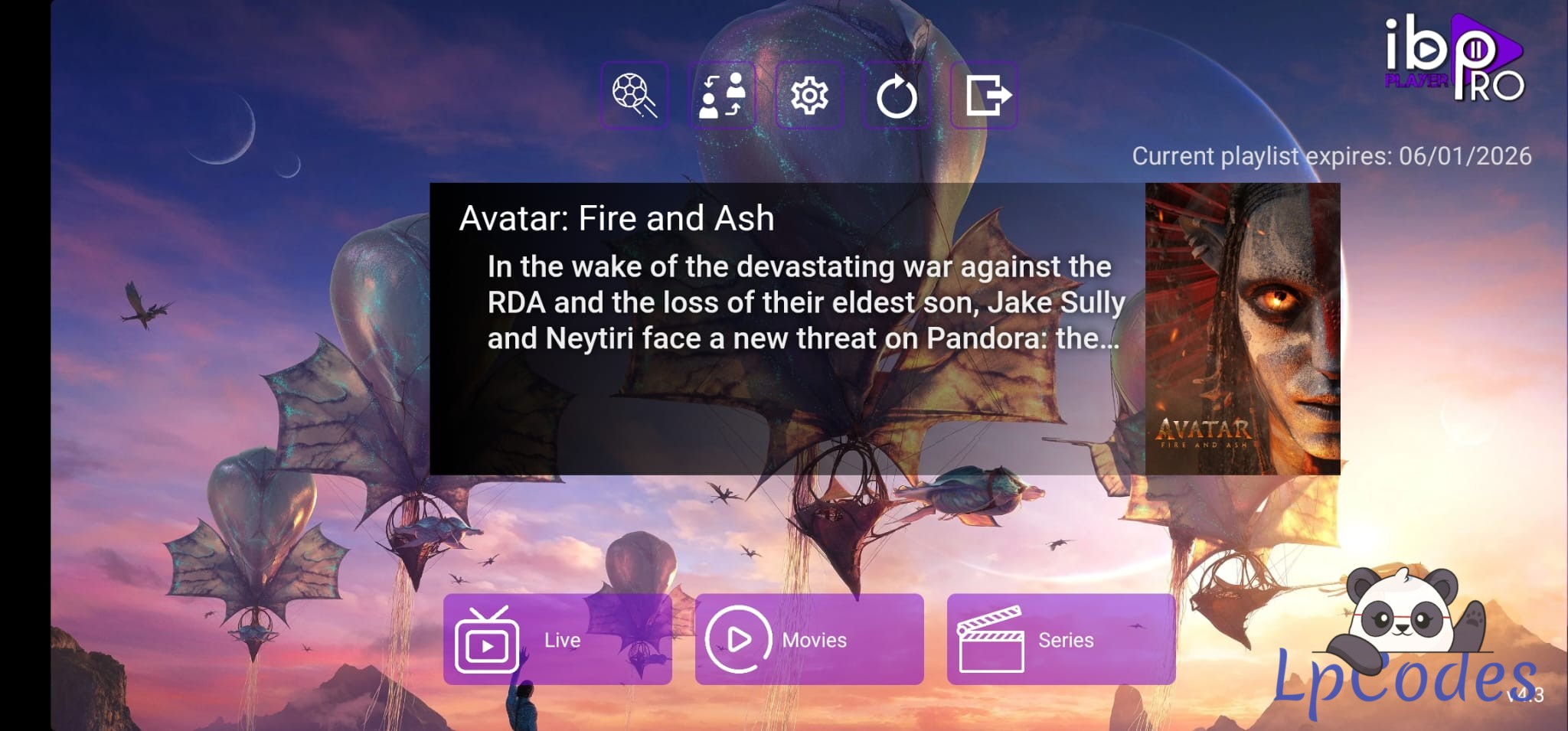Open the switch user profiles icon
The width and height of the screenshot is (1568, 731).
[x=722, y=96]
